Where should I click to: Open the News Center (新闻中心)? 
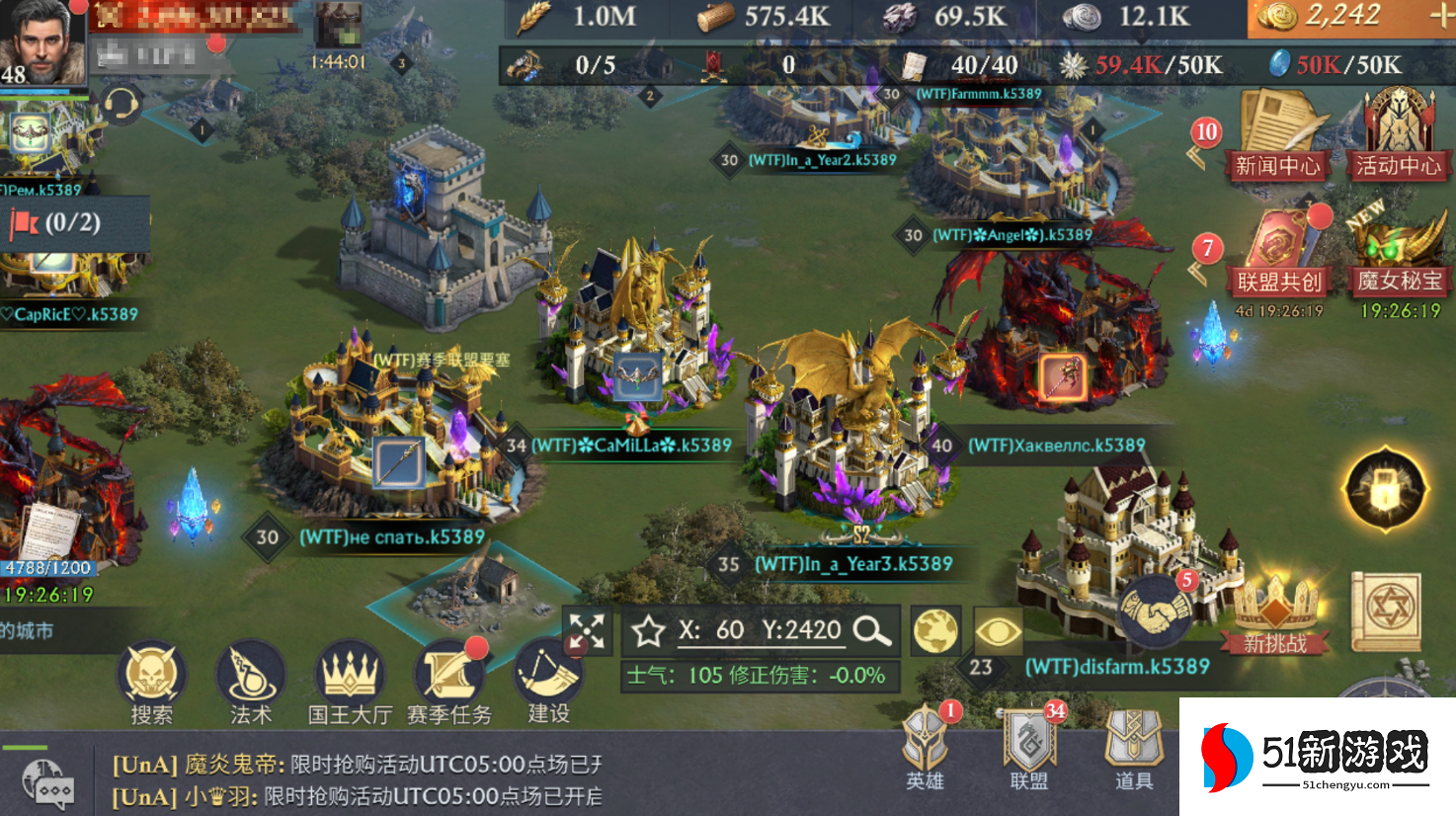point(1277,134)
